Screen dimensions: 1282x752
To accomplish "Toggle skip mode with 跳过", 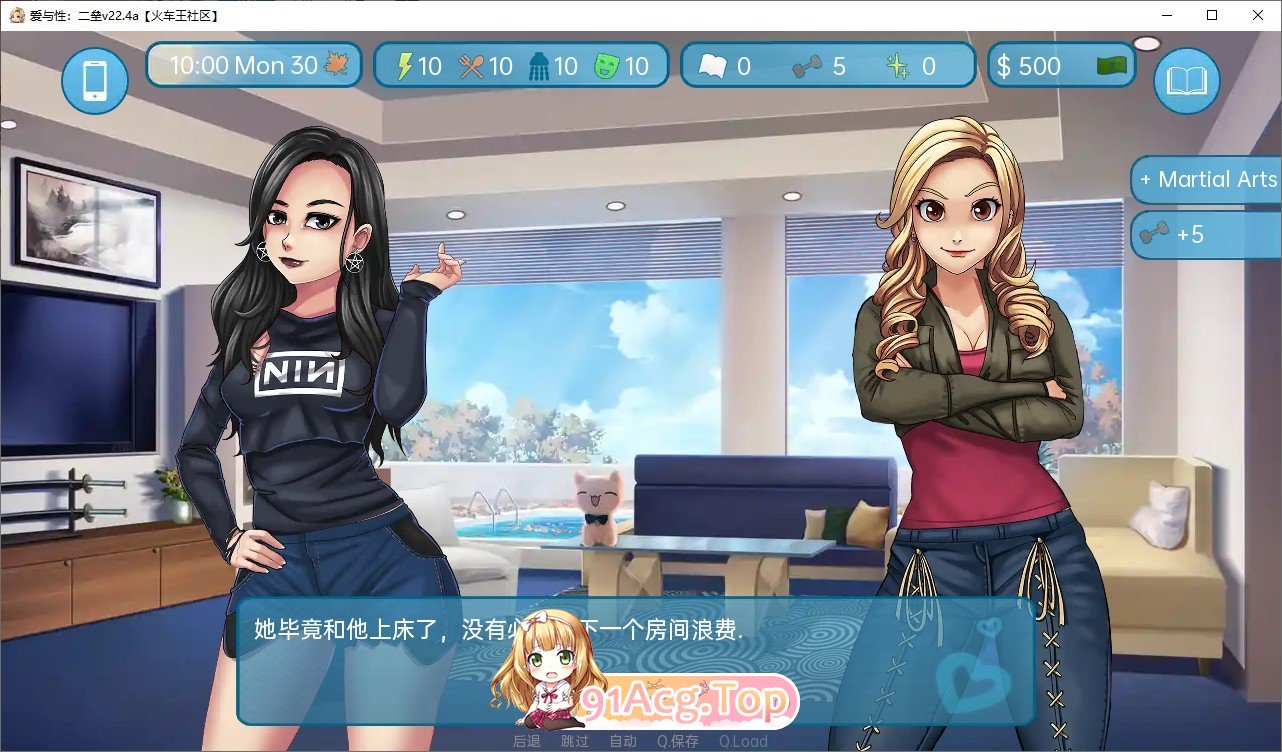I will coord(576,741).
